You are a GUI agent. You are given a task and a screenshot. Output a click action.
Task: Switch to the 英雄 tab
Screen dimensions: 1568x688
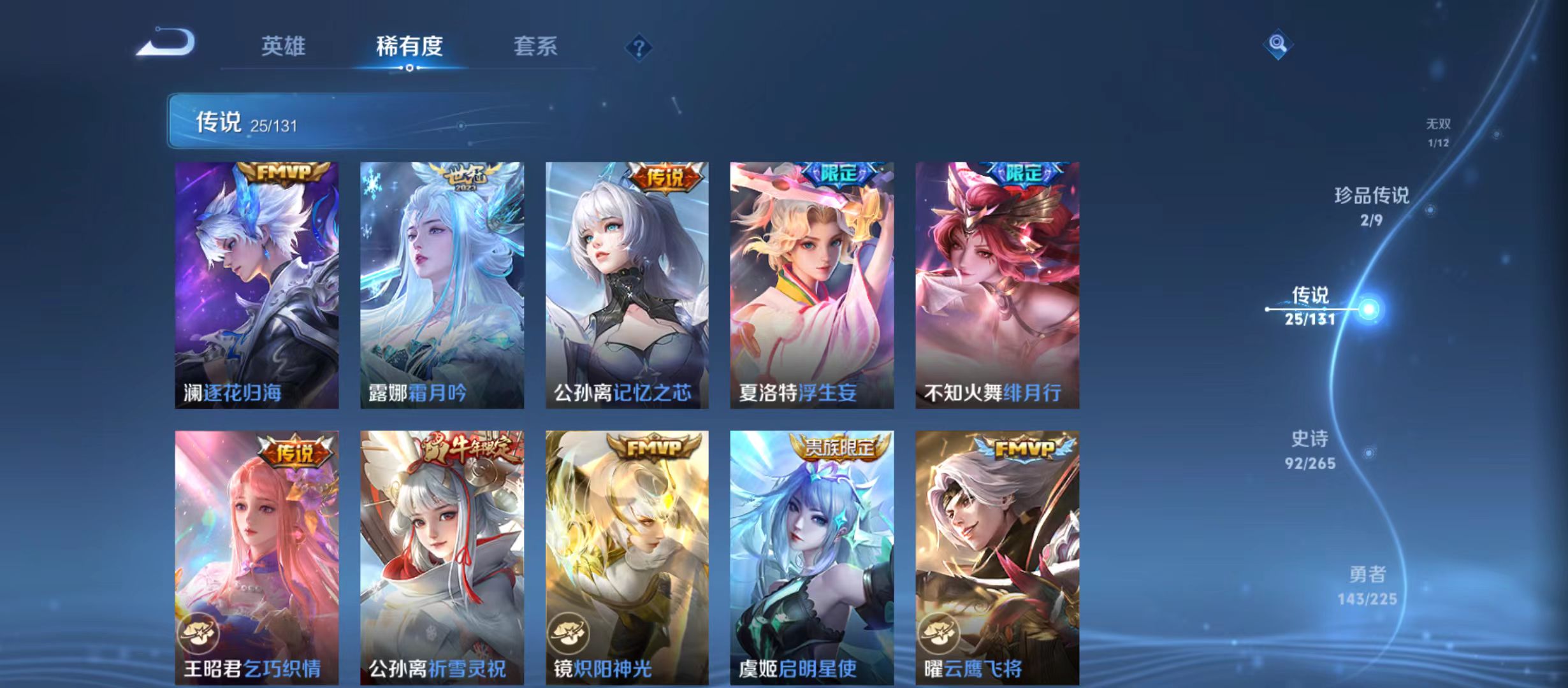[x=283, y=47]
